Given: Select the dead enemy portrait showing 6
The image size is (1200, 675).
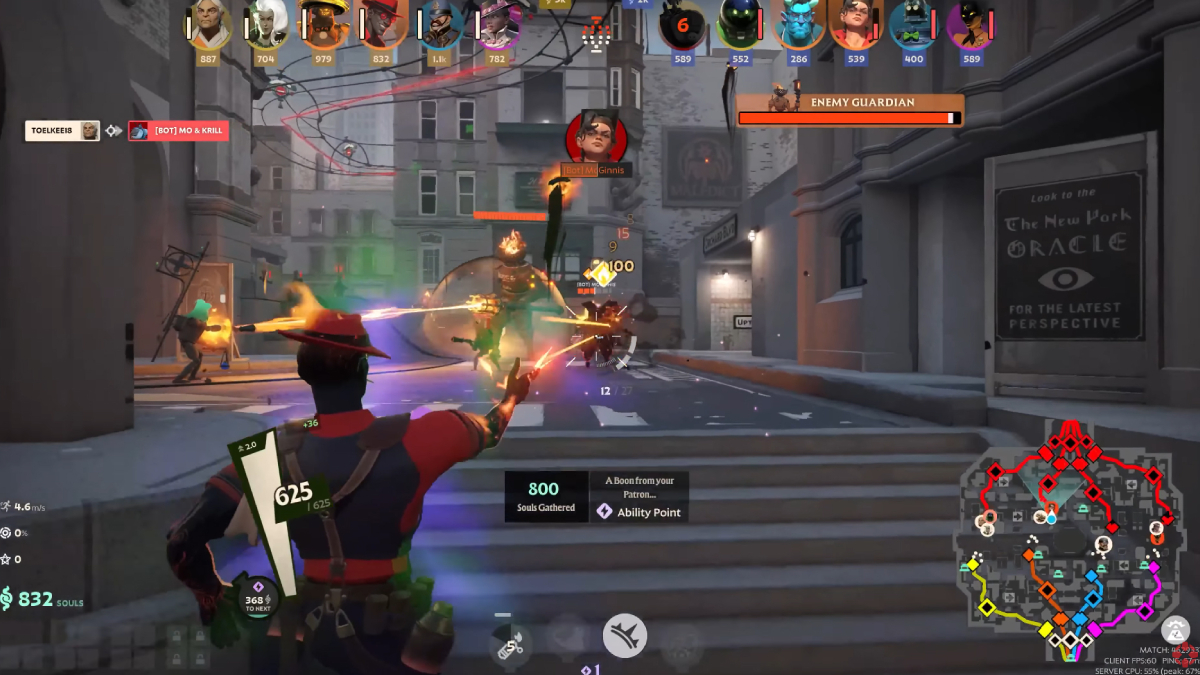Looking at the screenshot, I should coord(682,26).
